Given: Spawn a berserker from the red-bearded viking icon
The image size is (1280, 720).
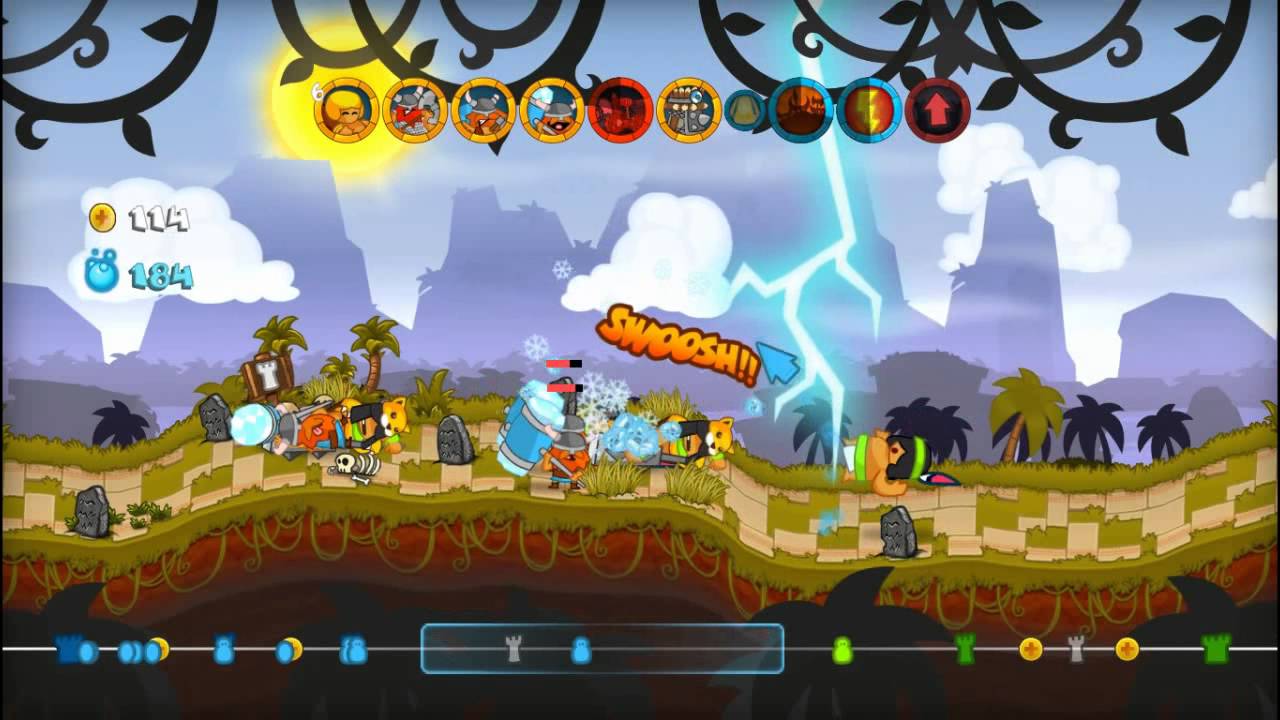Looking at the screenshot, I should [415, 110].
